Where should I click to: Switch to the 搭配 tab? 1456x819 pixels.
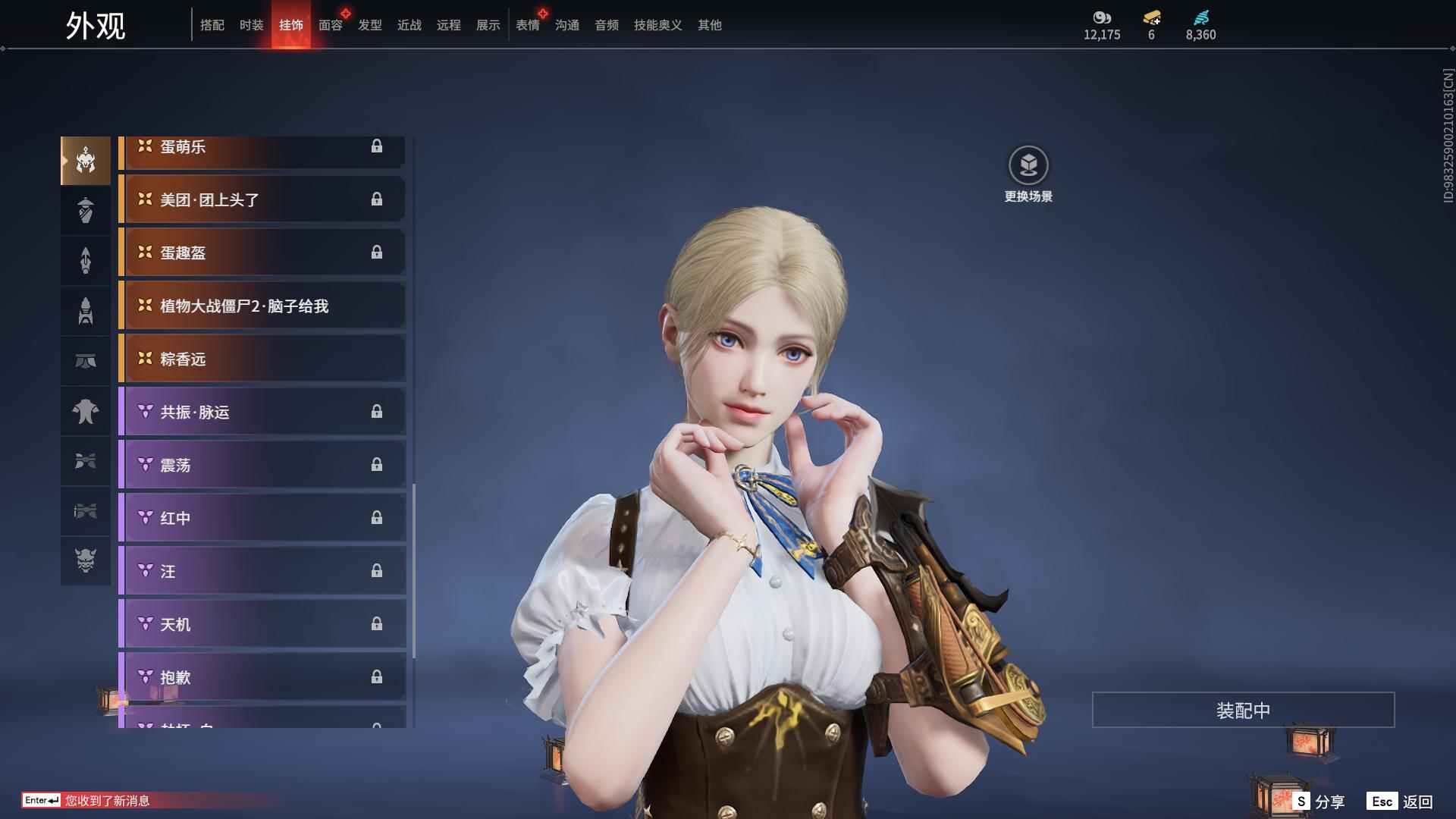click(212, 25)
